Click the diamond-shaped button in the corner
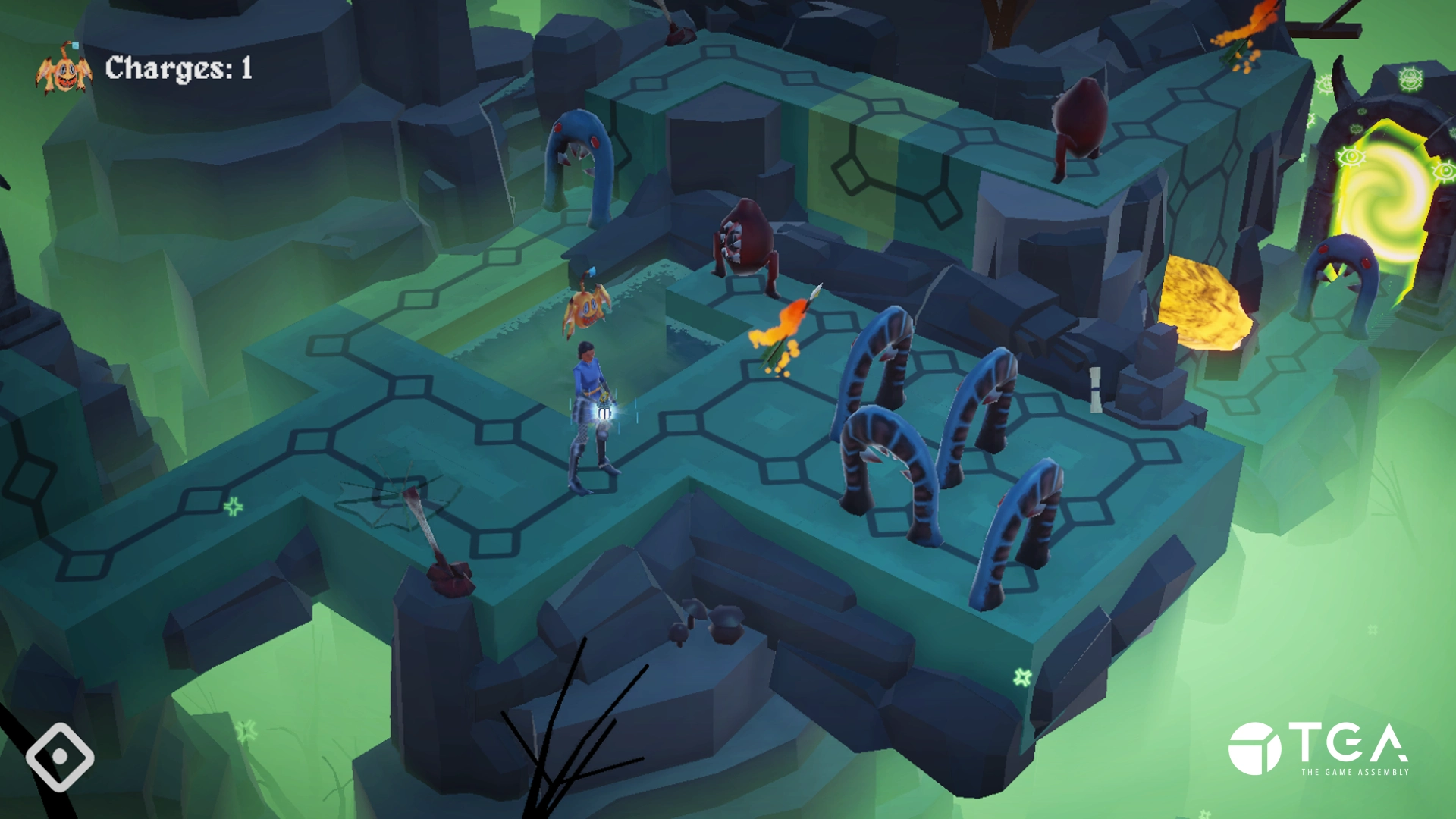 pyautogui.click(x=60, y=756)
